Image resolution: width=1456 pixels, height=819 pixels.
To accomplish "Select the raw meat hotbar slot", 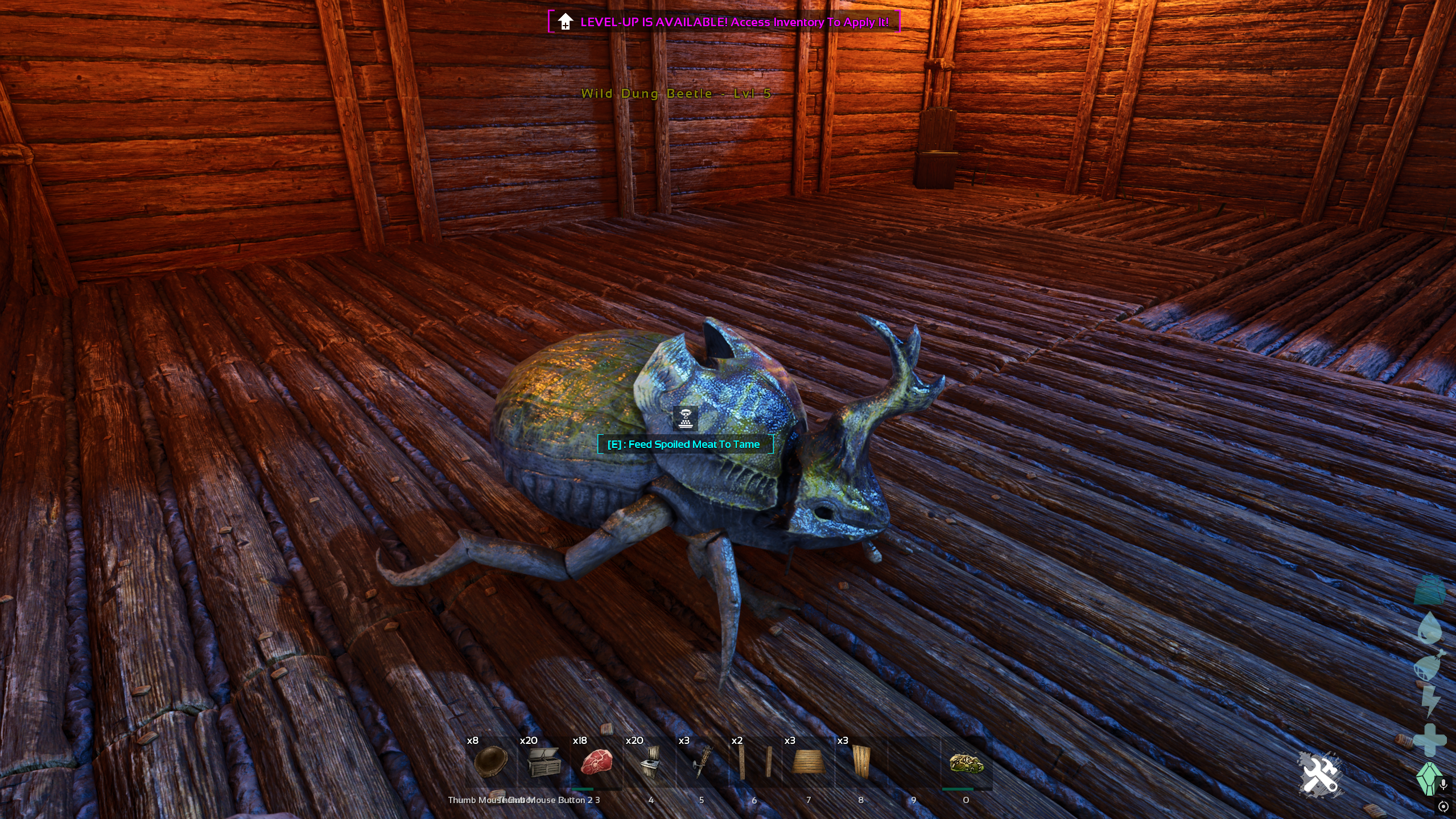I will point(596,763).
